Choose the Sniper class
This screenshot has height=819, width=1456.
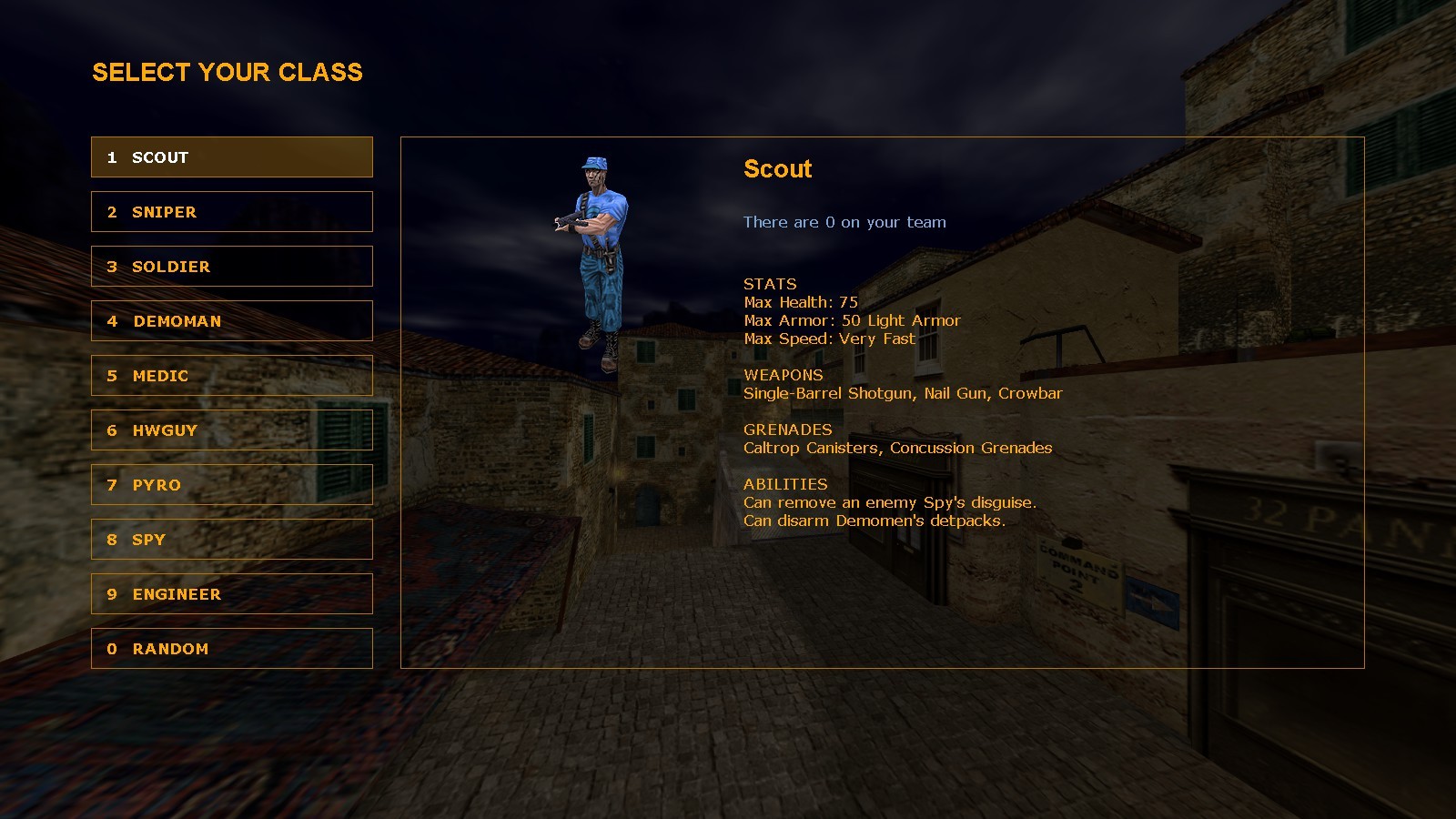pyautogui.click(x=231, y=211)
